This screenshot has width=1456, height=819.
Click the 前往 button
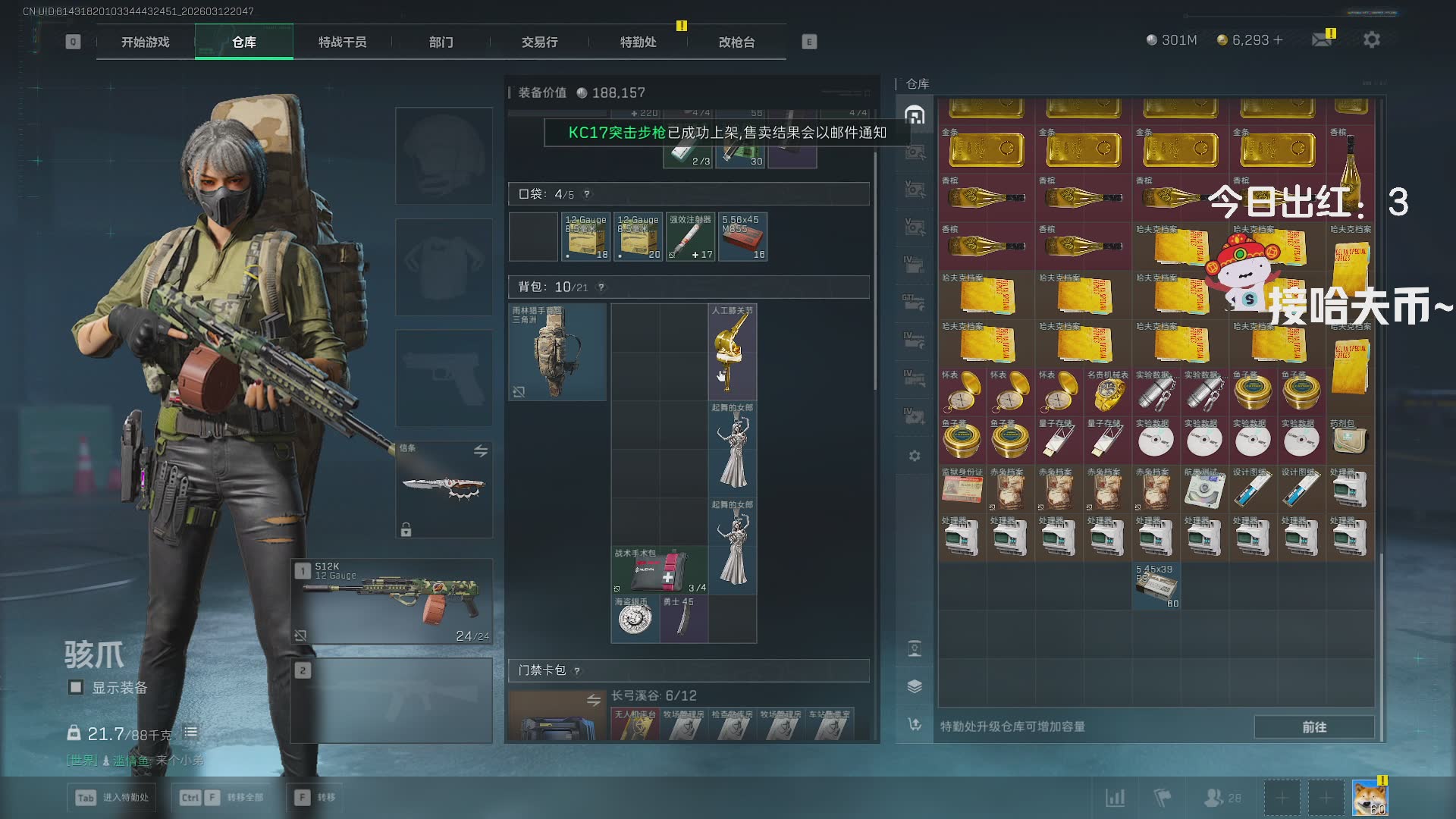tap(1313, 726)
